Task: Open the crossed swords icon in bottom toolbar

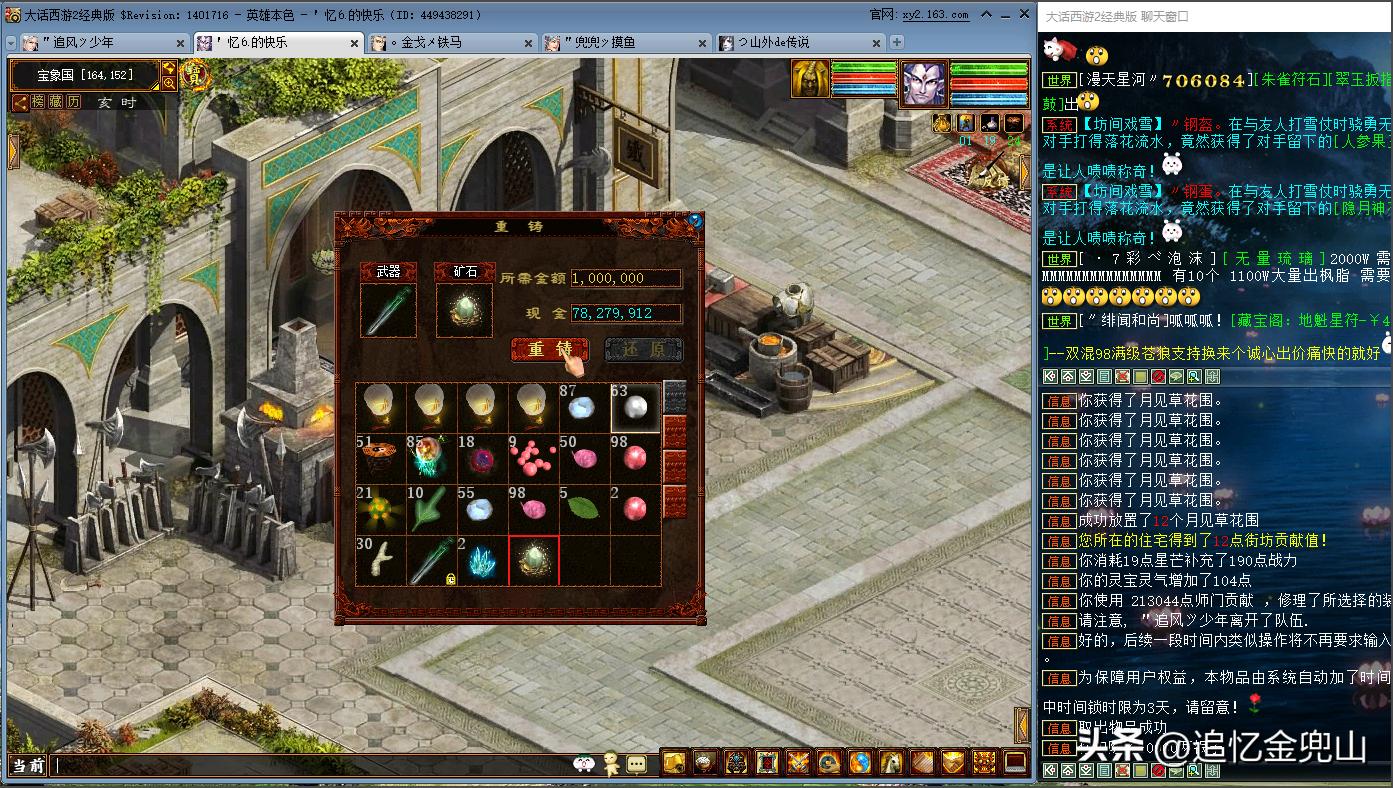Action: point(799,762)
